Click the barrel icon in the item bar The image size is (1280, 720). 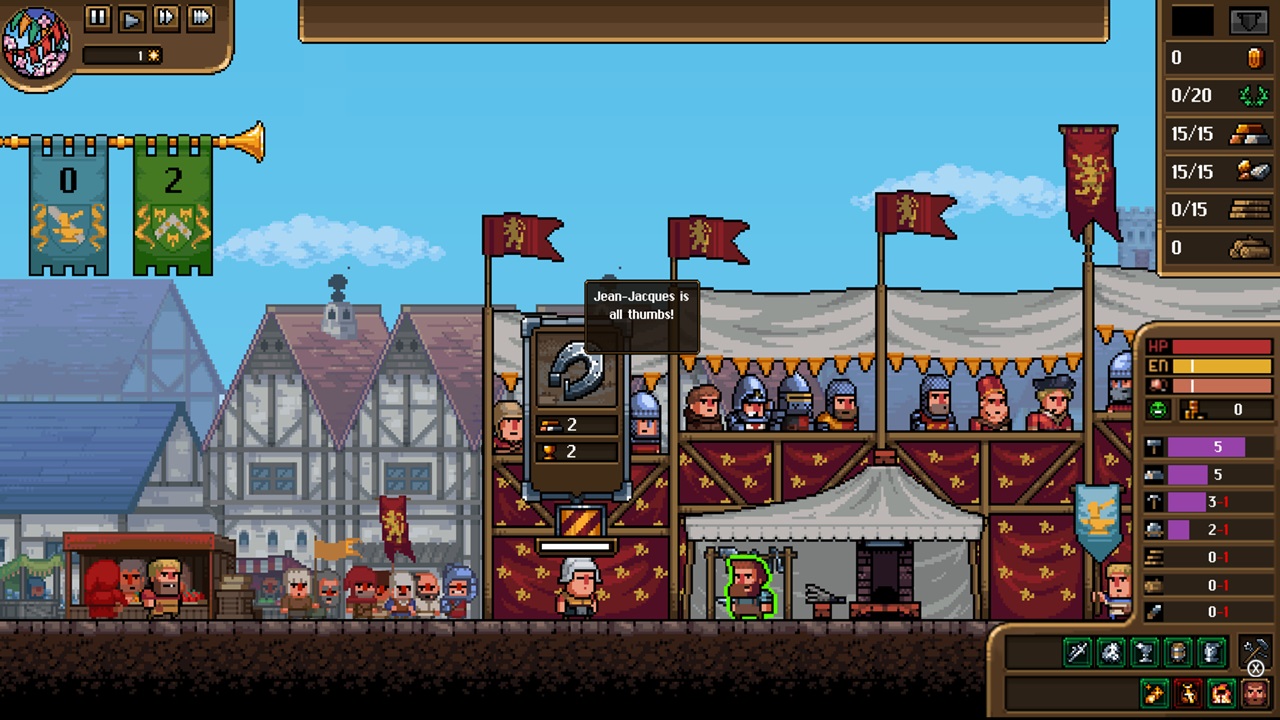coord(1178,652)
